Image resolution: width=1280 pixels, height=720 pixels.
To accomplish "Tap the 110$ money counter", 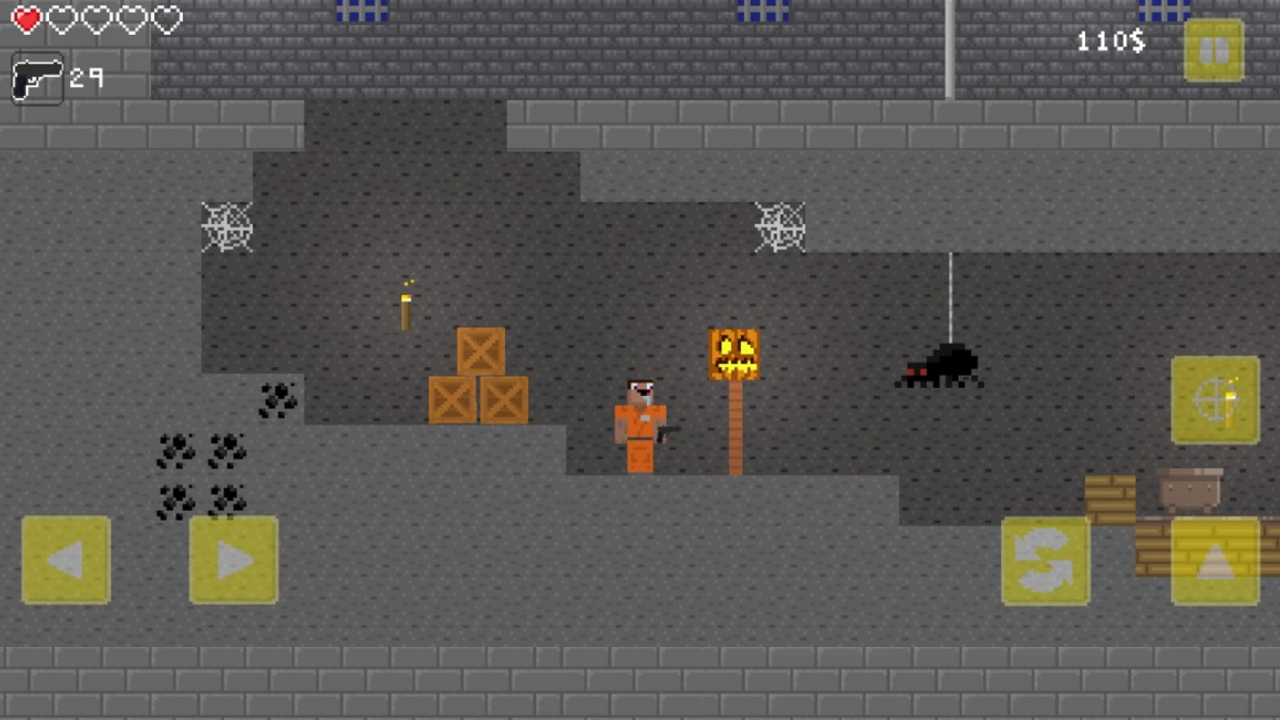I will pyautogui.click(x=1110, y=41).
